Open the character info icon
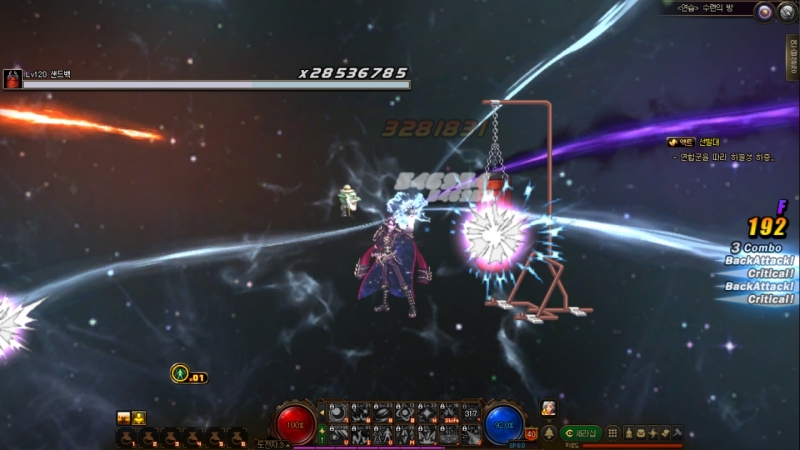 [x=629, y=433]
